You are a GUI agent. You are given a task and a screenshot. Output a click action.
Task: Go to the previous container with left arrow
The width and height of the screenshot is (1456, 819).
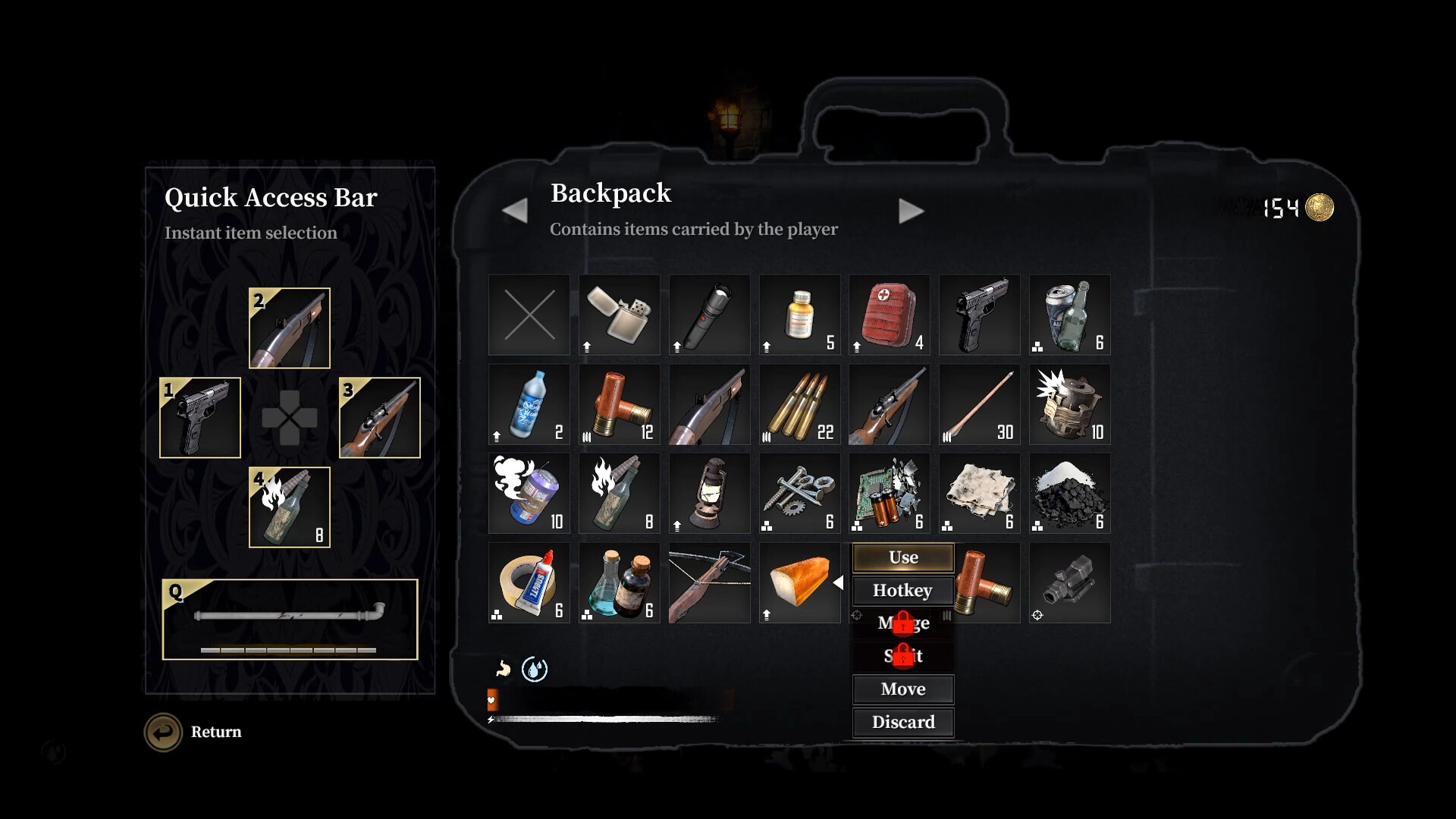point(515,211)
